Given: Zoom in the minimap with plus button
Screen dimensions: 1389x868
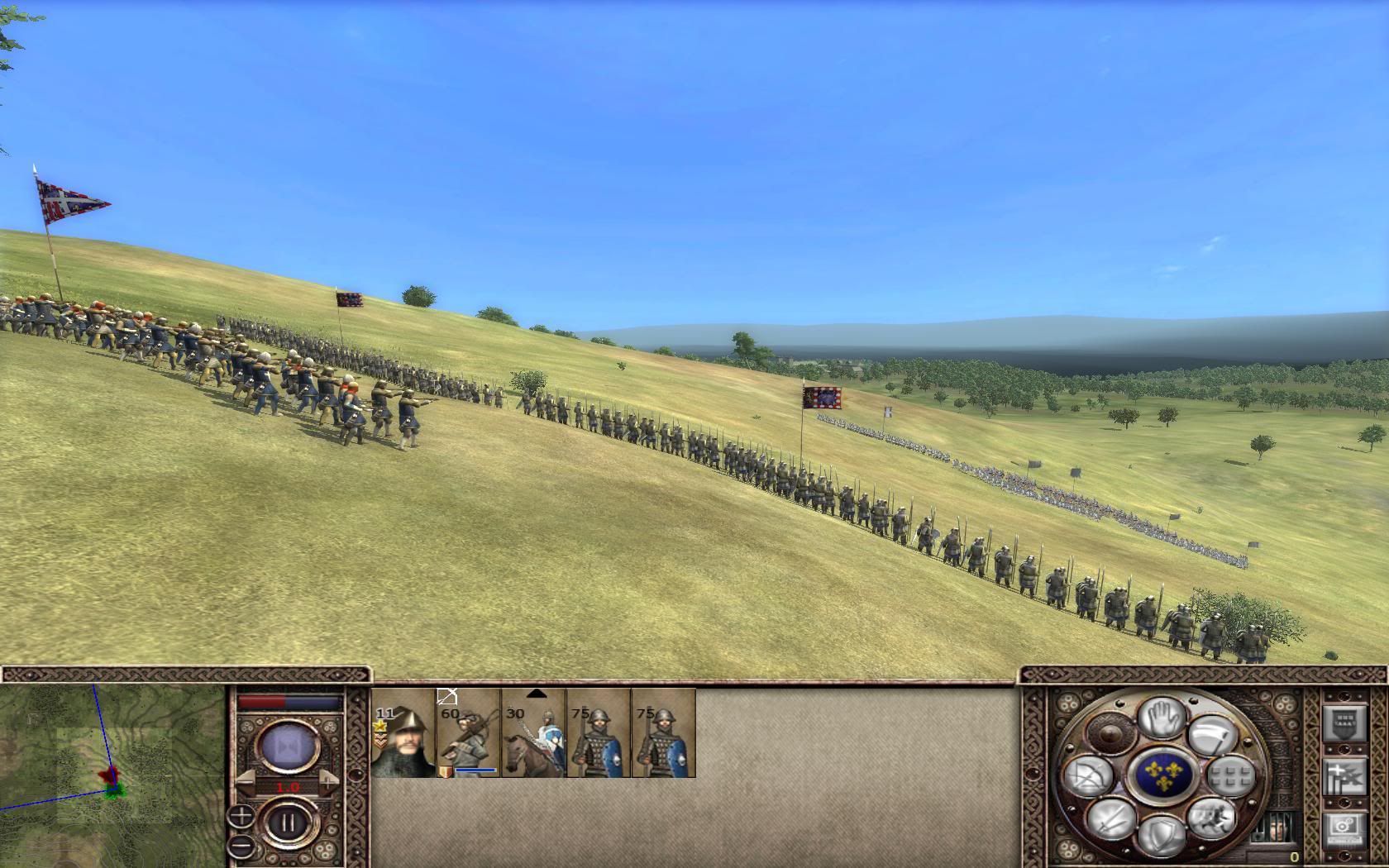Looking at the screenshot, I should pos(241,817).
